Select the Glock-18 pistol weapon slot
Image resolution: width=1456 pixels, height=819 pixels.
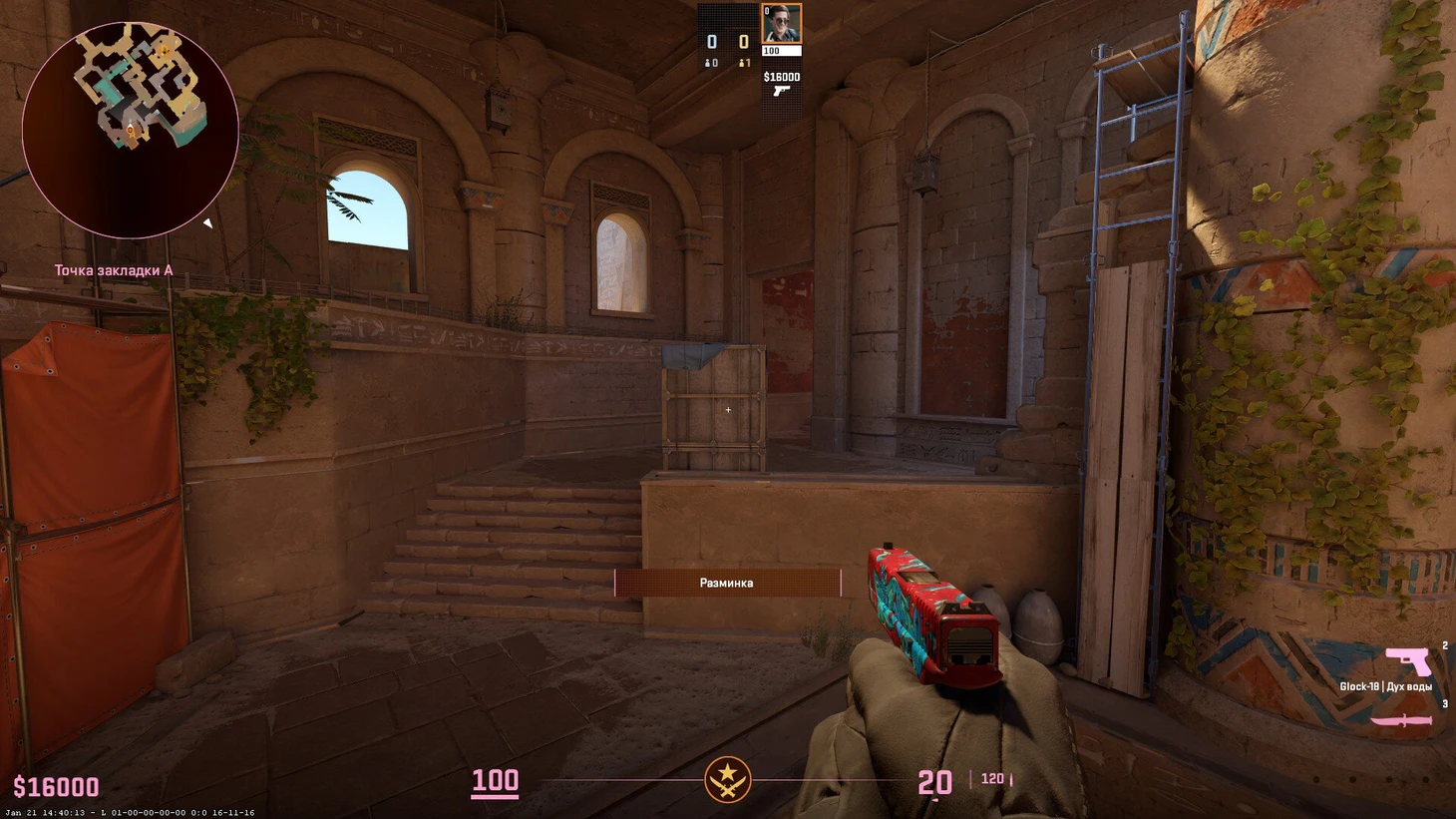pos(1408,661)
